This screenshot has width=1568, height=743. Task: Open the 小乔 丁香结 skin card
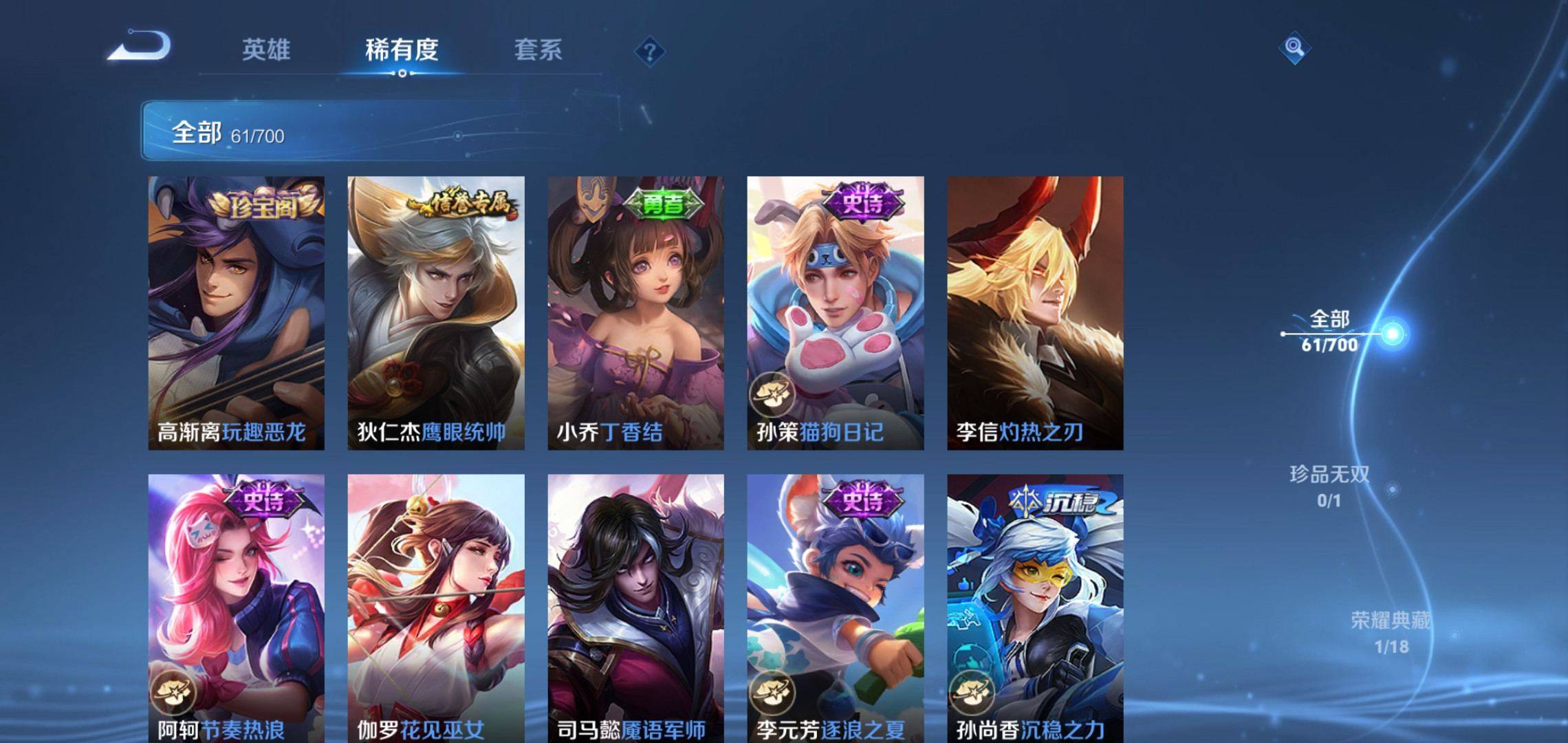(x=635, y=313)
